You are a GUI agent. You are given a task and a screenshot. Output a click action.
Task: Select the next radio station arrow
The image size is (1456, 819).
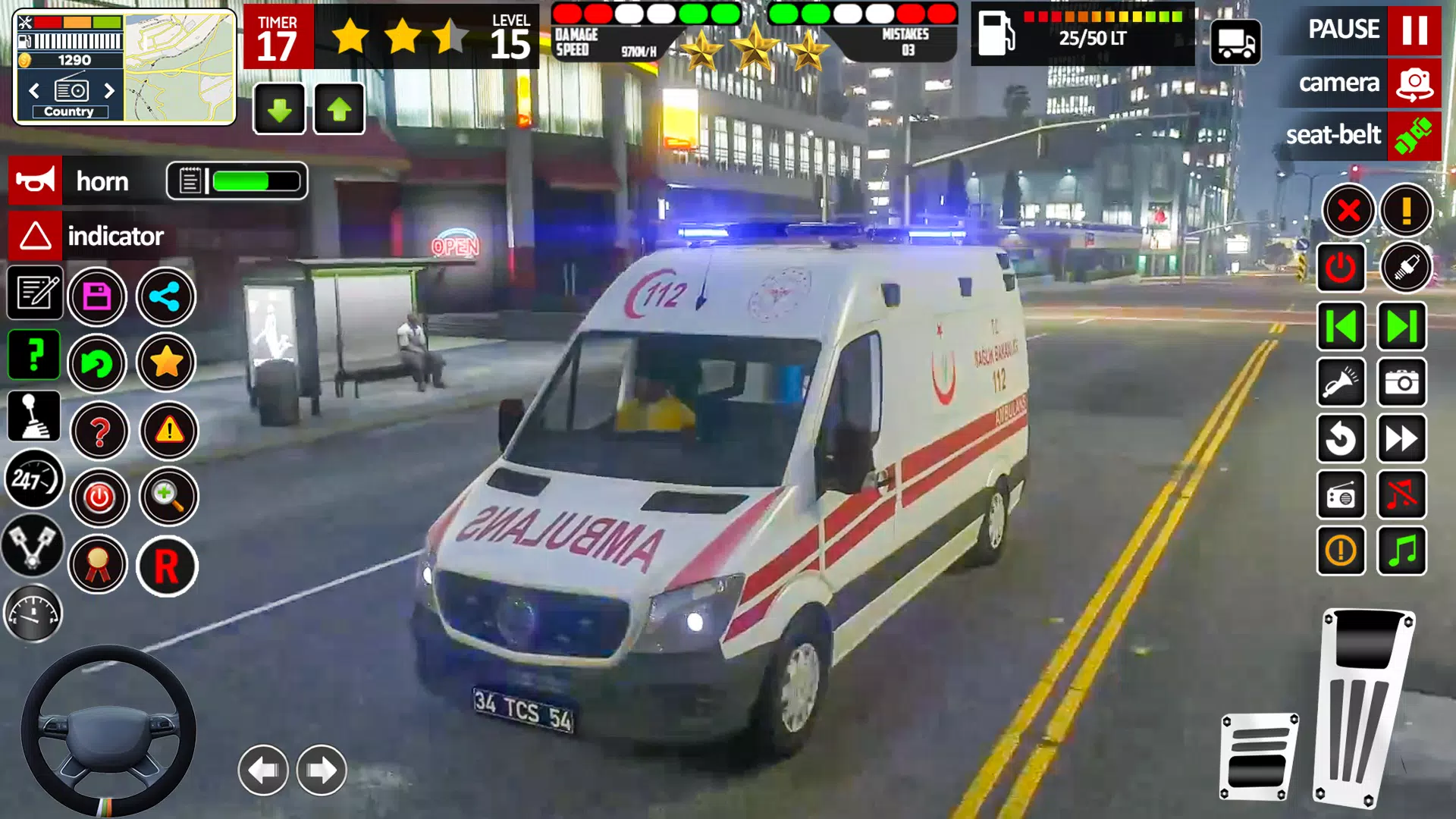point(109,91)
